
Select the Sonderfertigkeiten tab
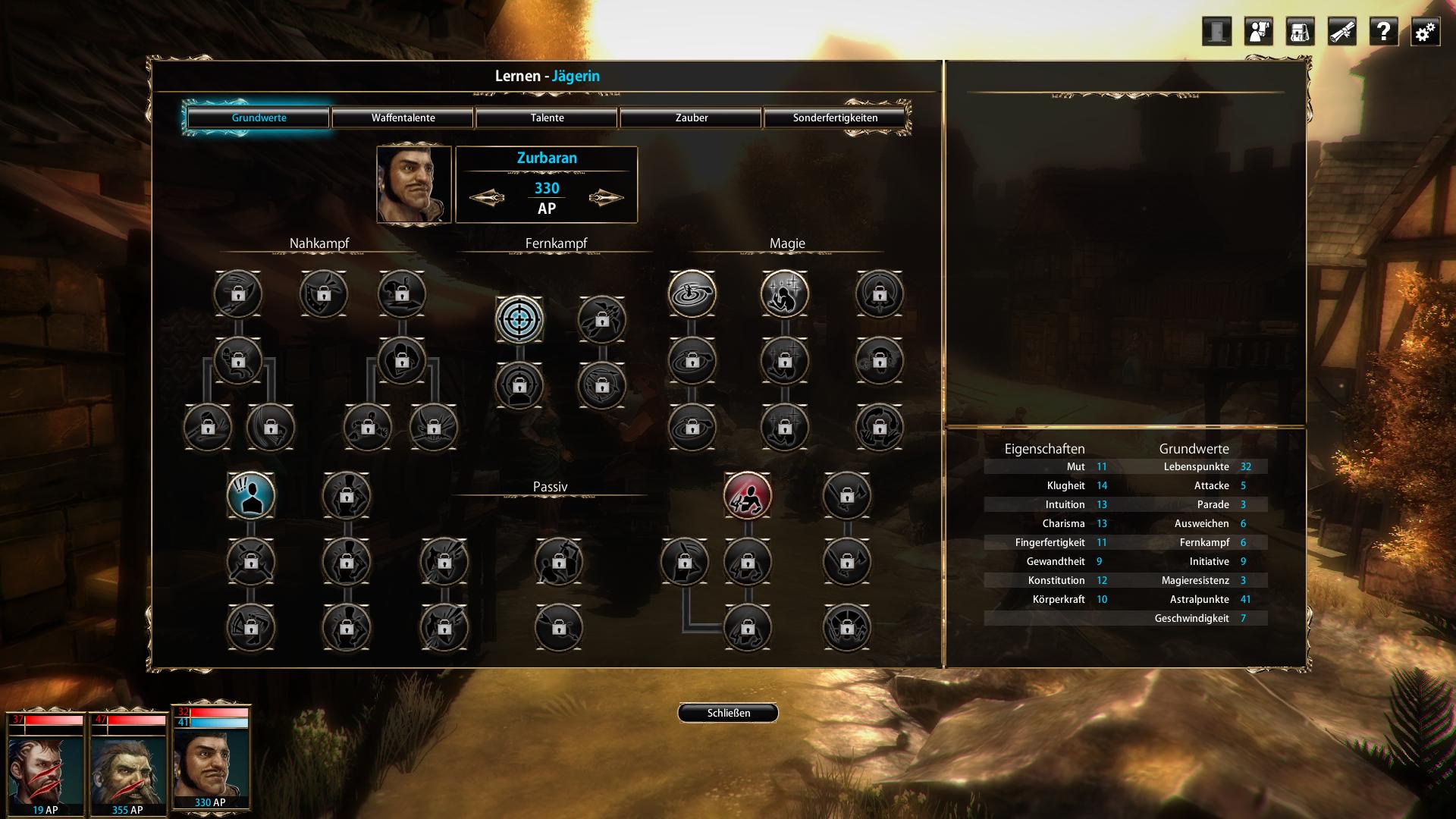click(835, 118)
